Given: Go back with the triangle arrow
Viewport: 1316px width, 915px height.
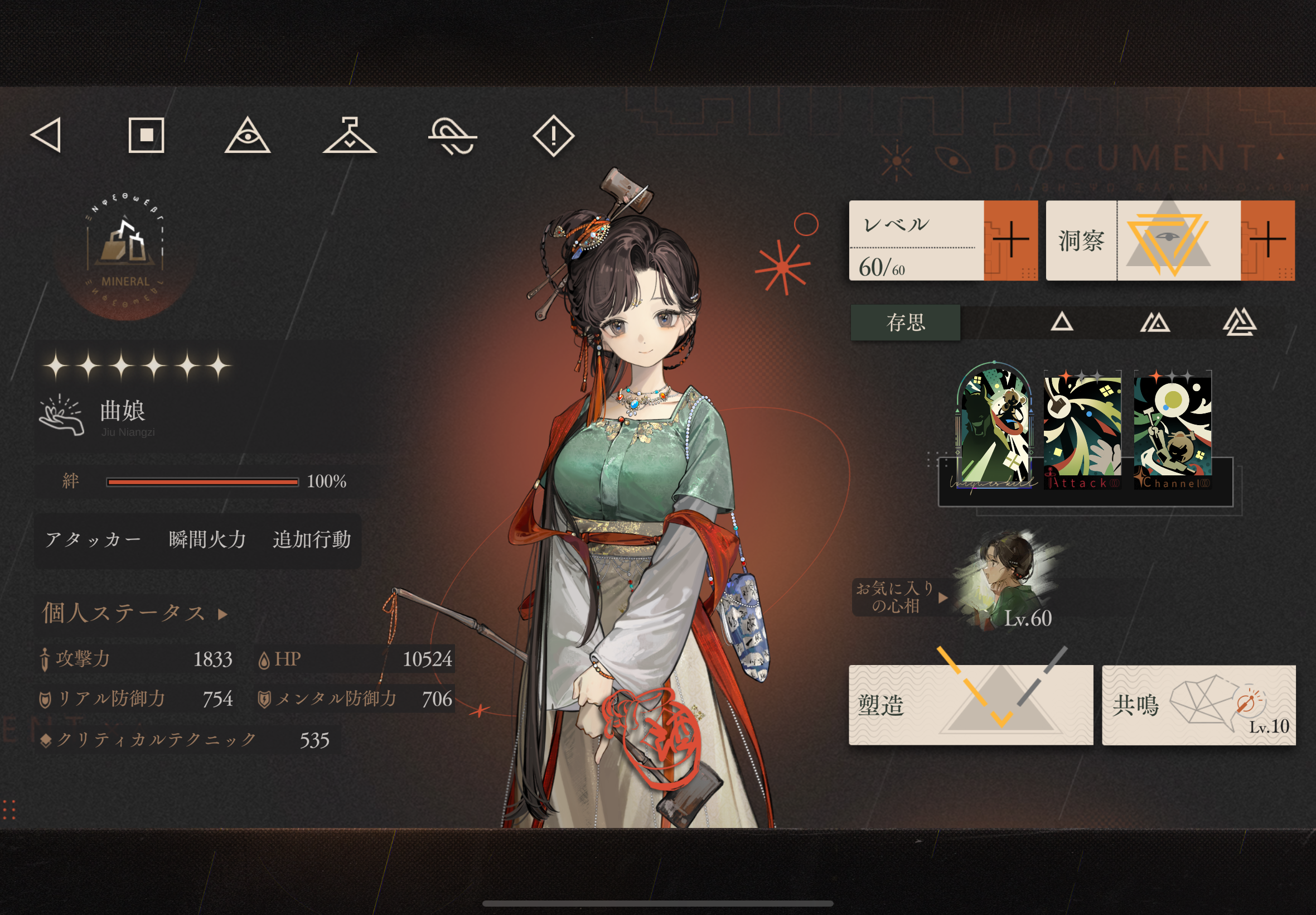Looking at the screenshot, I should [46, 136].
